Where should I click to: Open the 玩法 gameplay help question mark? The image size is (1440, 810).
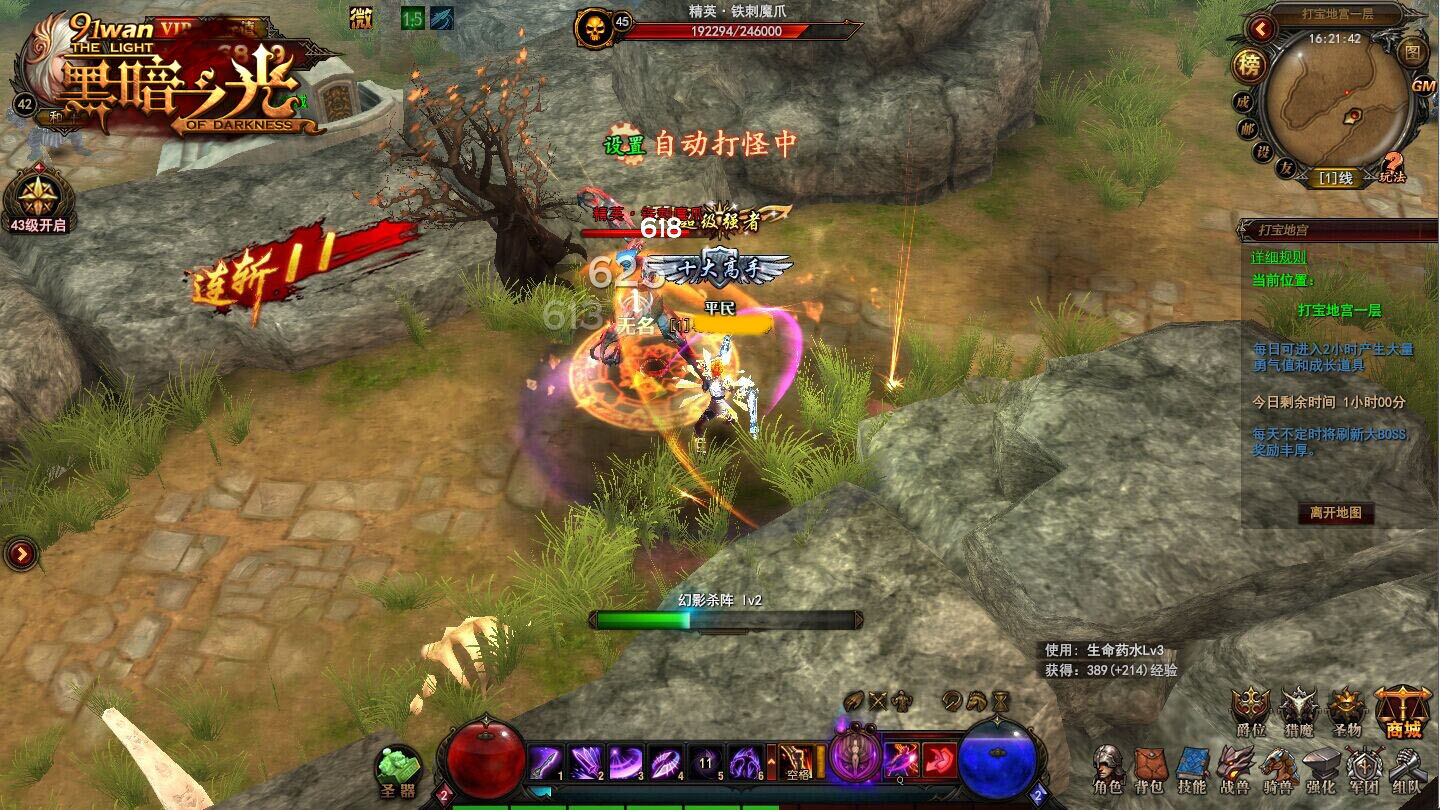point(1393,167)
